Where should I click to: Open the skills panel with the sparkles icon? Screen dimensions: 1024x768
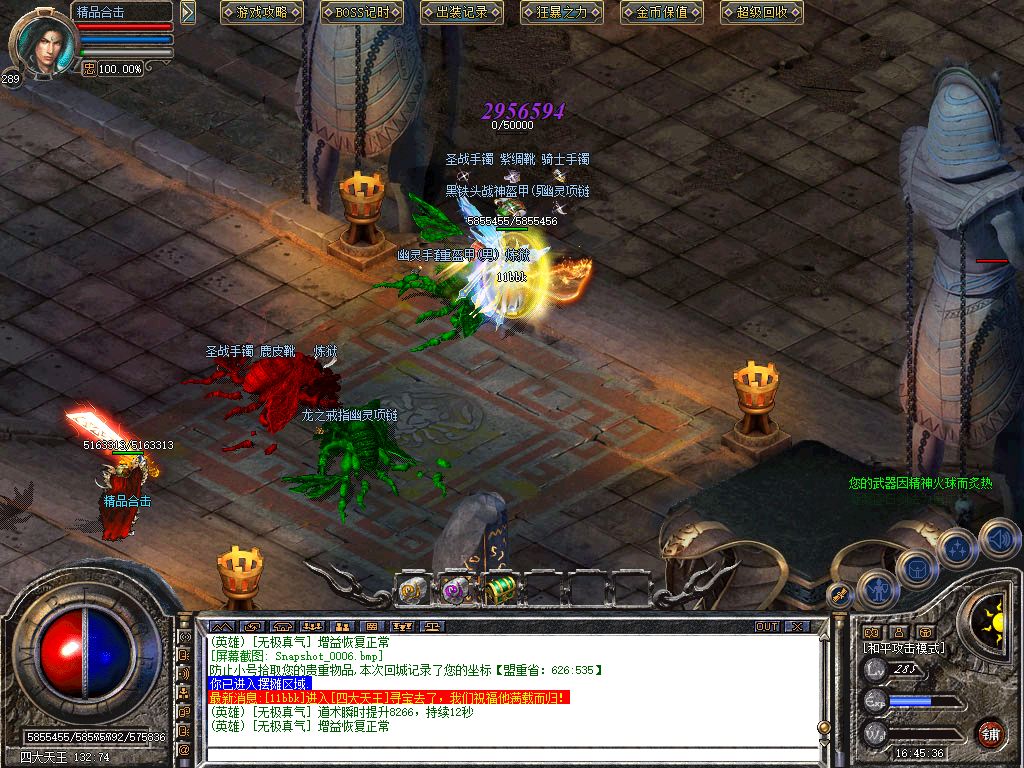pyautogui.click(x=957, y=548)
